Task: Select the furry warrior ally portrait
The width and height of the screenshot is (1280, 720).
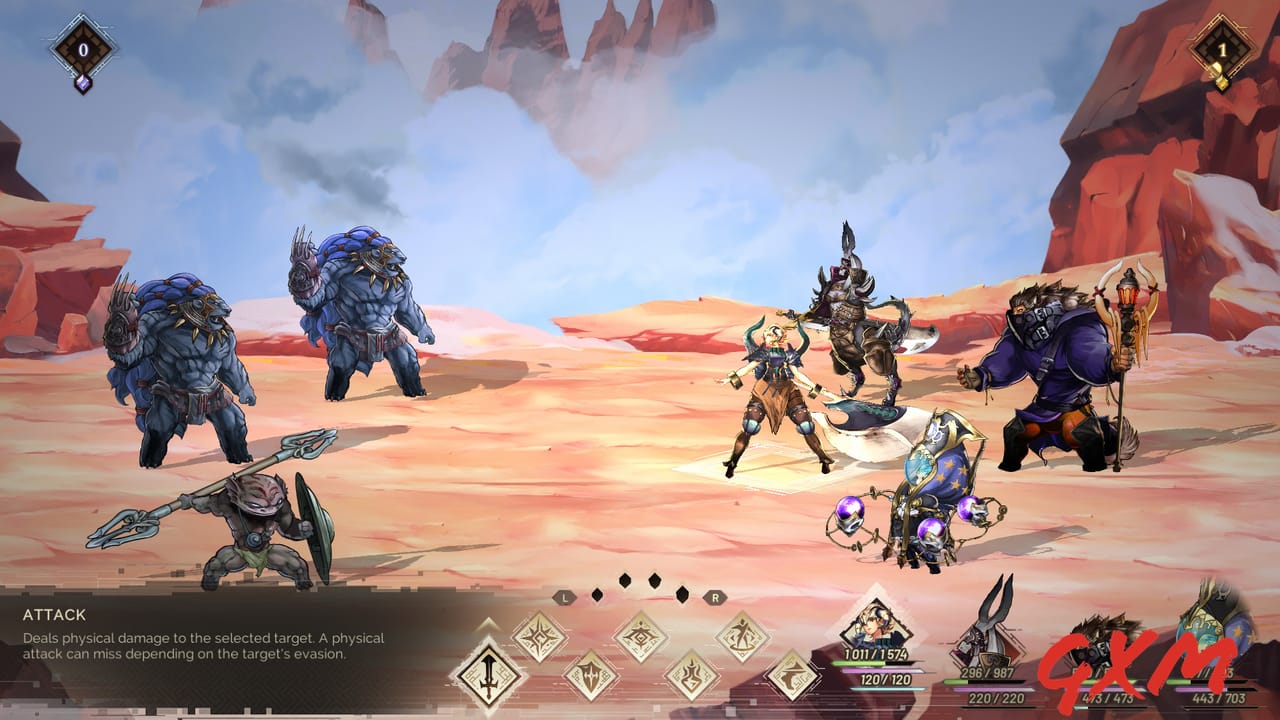Action: coord(1102,643)
